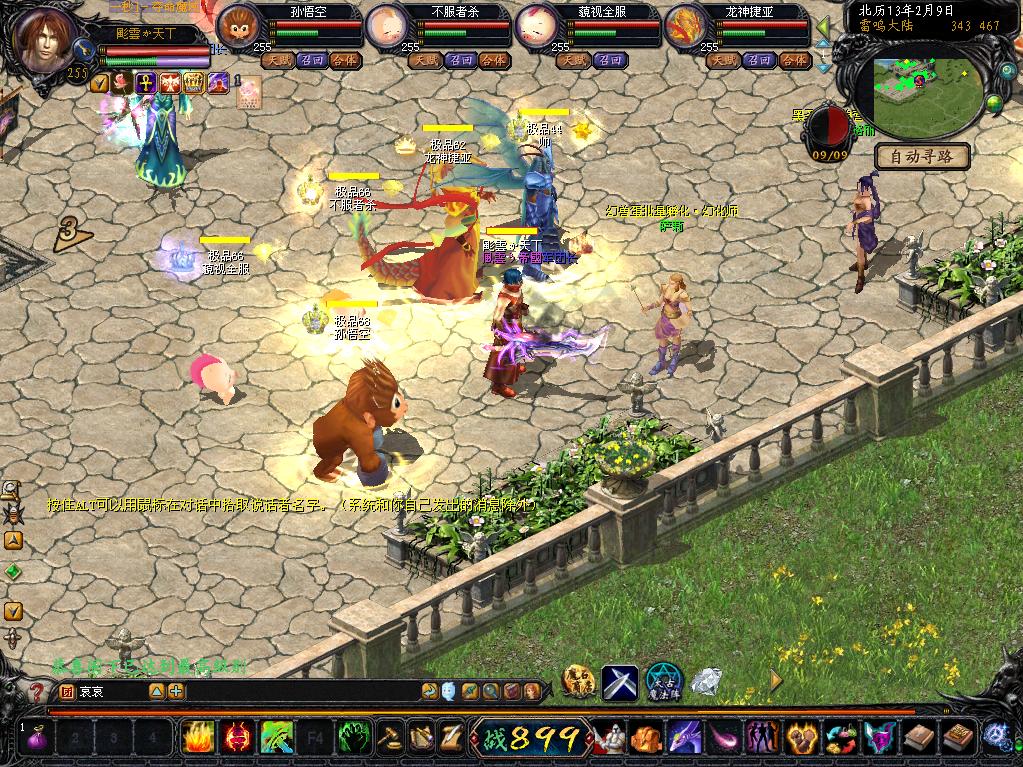The width and height of the screenshot is (1023, 767).
Task: Activate the flame skill icon
Action: 197,739
